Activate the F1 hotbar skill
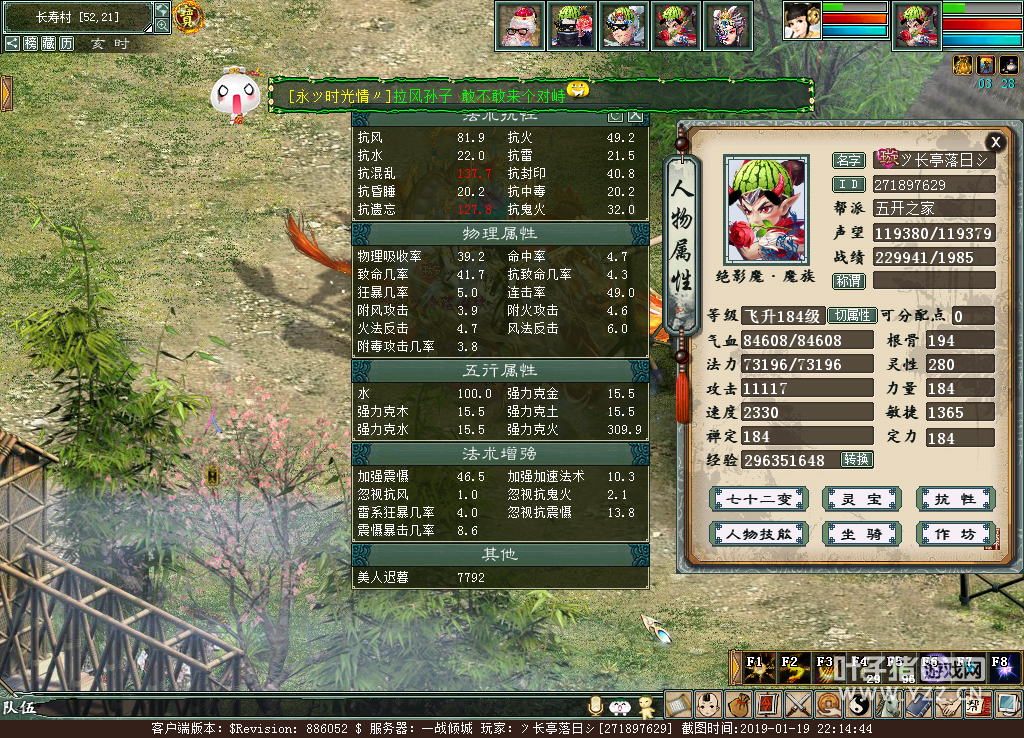 [758, 667]
